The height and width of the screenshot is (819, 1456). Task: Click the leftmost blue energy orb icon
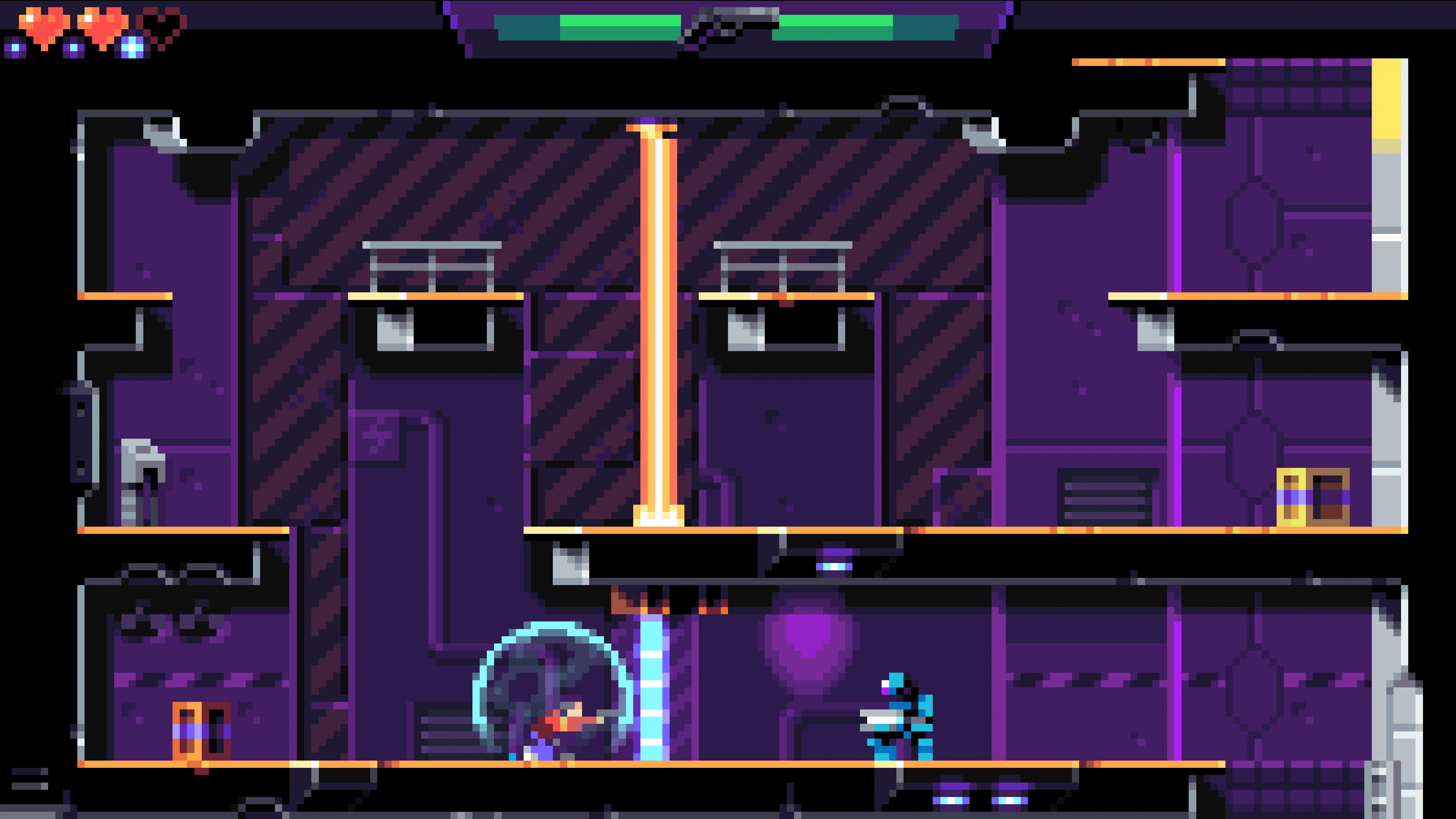click(14, 48)
